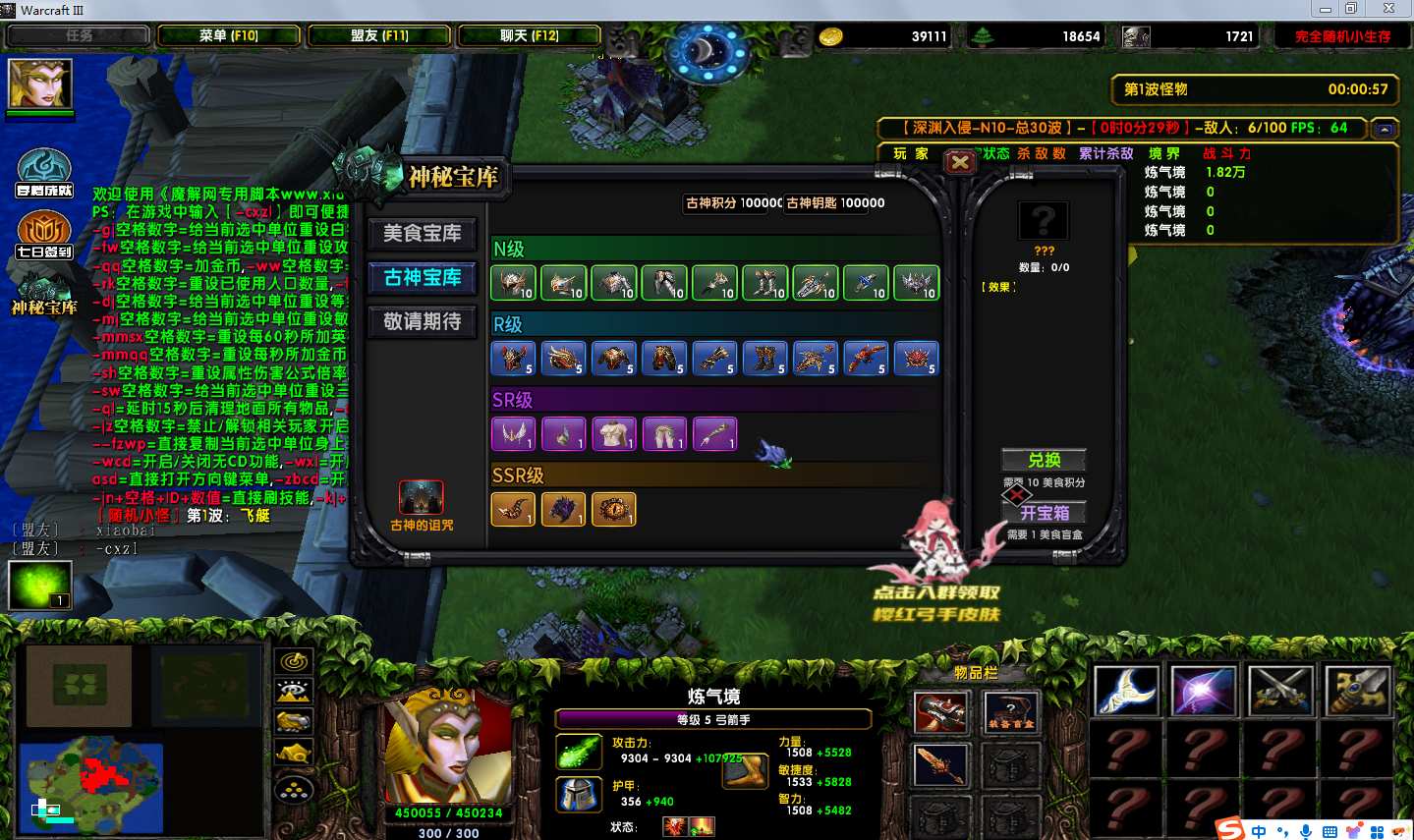This screenshot has width=1414, height=840.
Task: Open the 神秘宝库 side icon
Action: 44,293
